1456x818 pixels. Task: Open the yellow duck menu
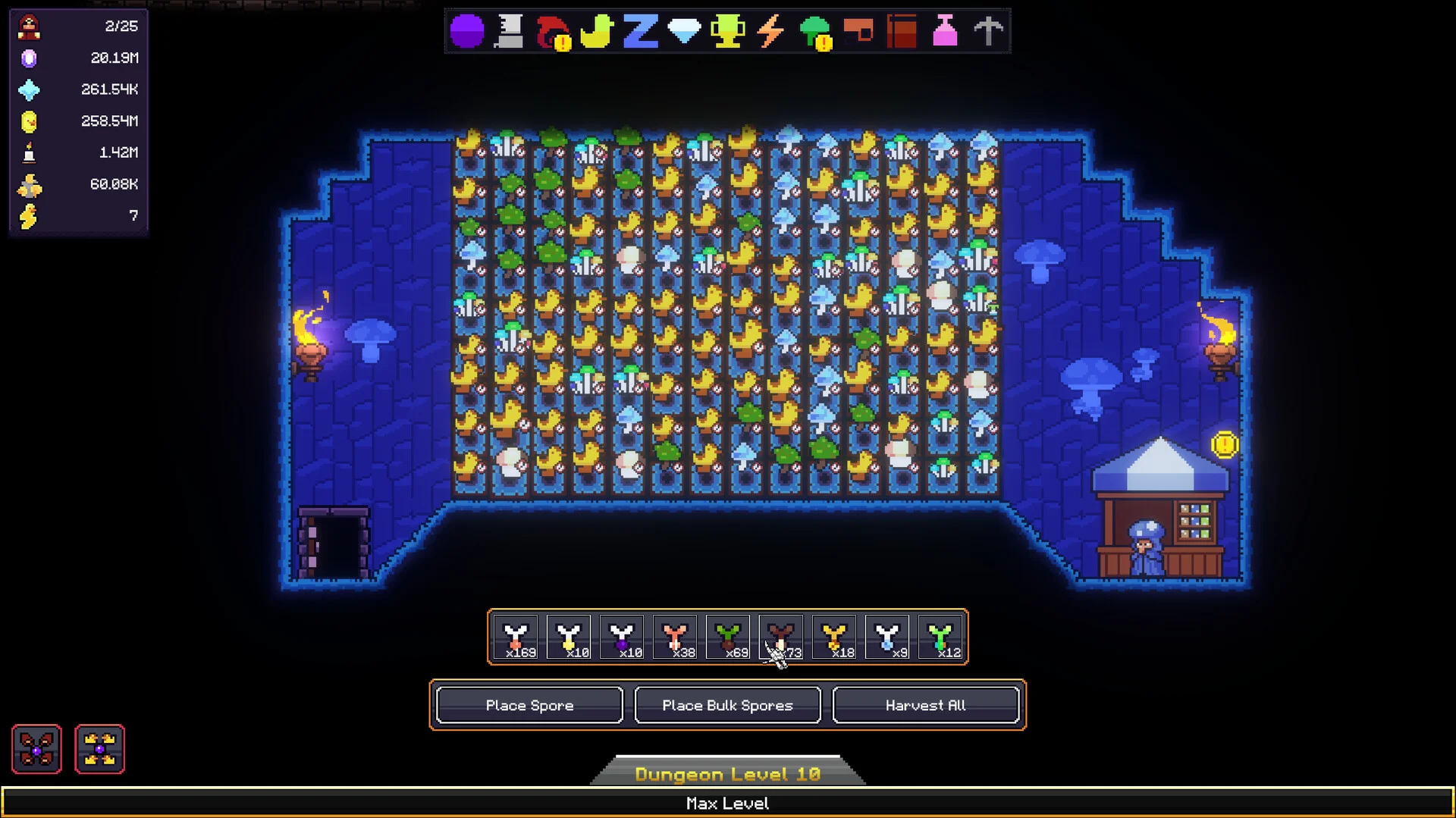pos(596,32)
